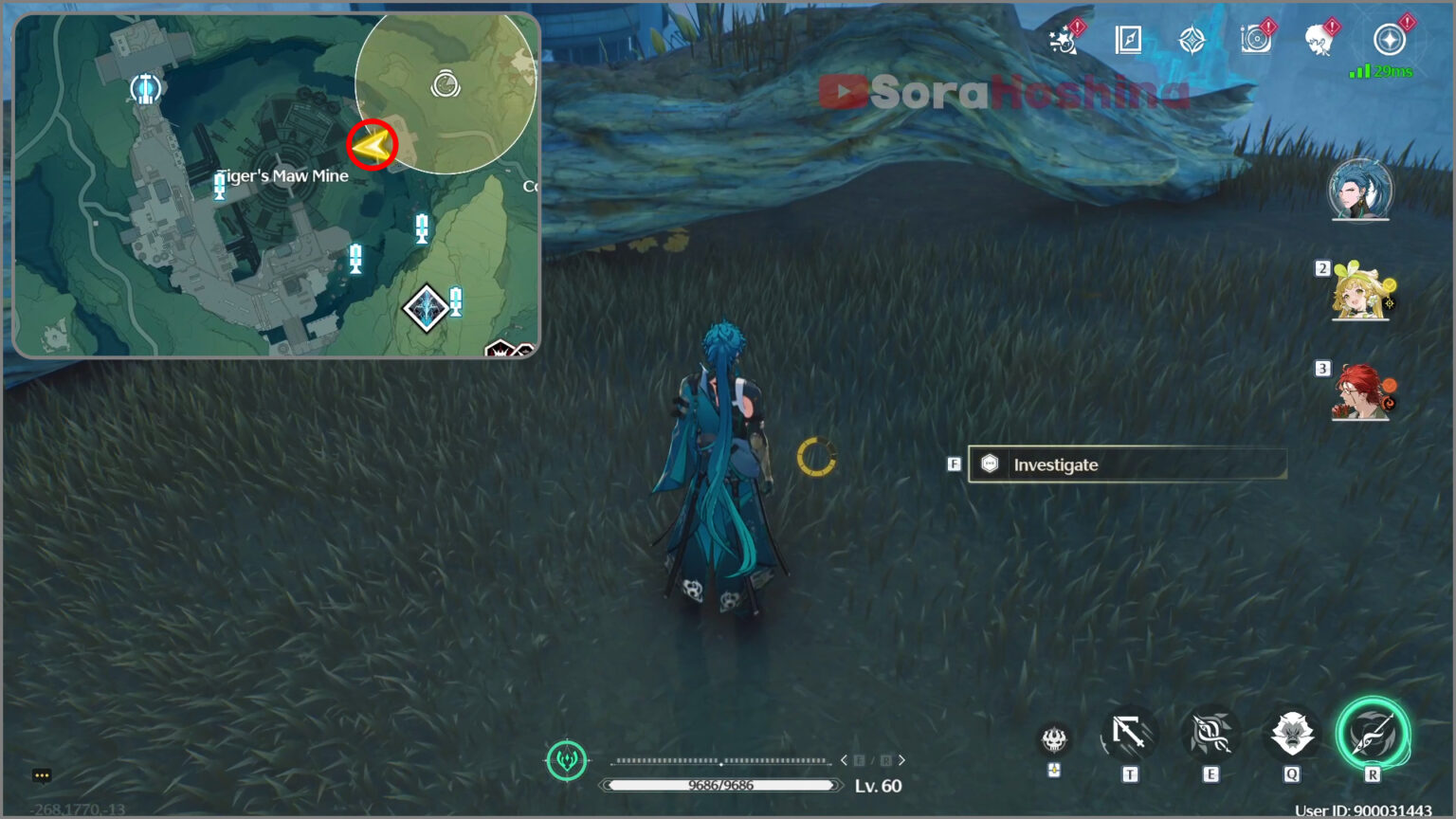Select the active blue-haired character portrait

click(1360, 190)
